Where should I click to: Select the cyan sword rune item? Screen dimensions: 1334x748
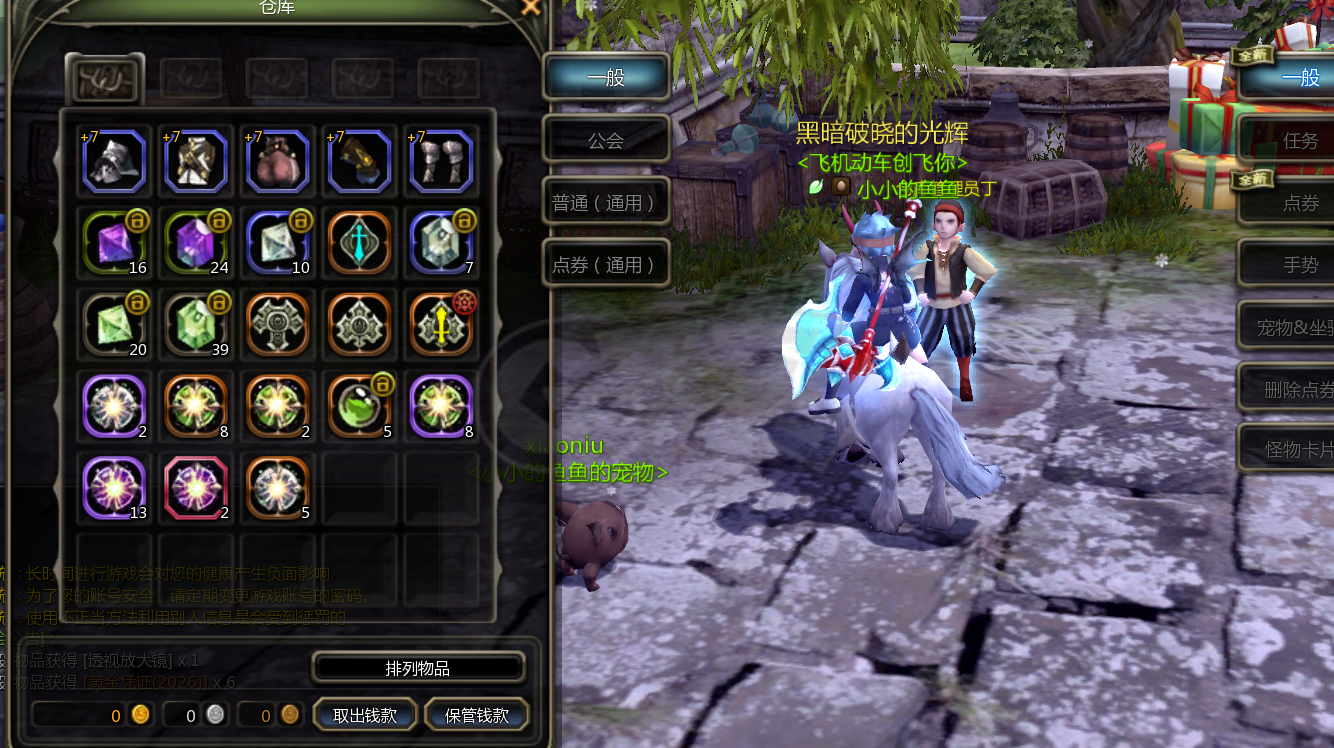[359, 243]
